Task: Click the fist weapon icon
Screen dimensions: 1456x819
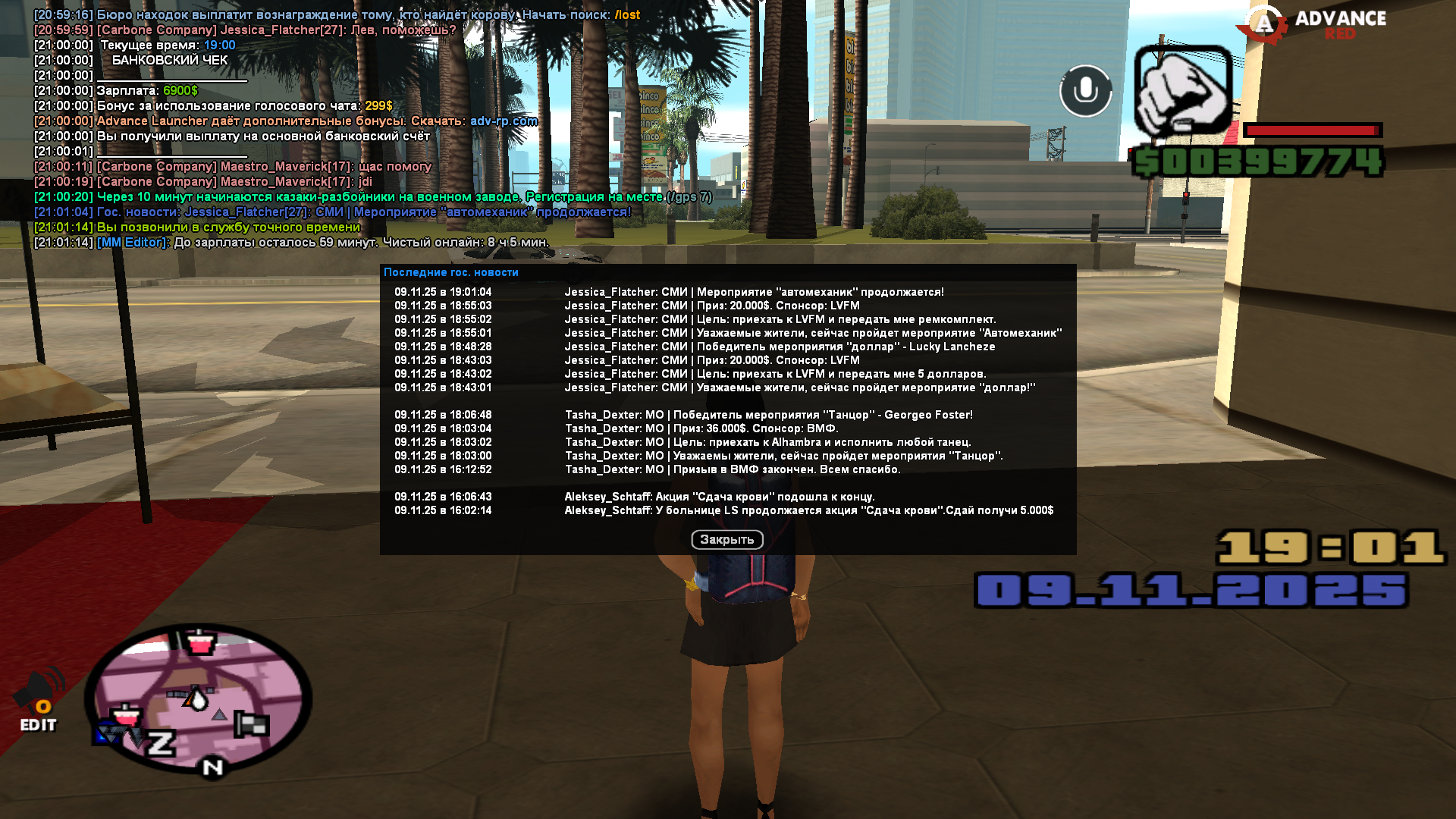Action: click(x=1182, y=92)
